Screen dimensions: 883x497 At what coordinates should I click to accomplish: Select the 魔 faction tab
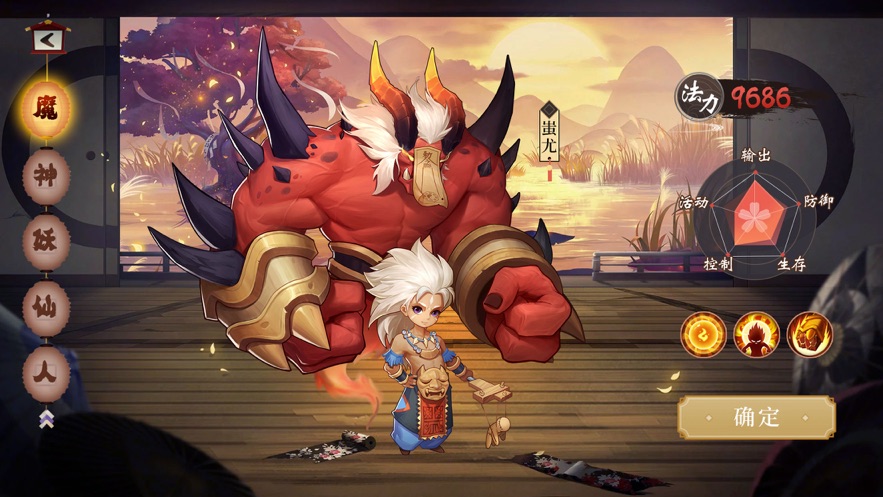[46, 109]
